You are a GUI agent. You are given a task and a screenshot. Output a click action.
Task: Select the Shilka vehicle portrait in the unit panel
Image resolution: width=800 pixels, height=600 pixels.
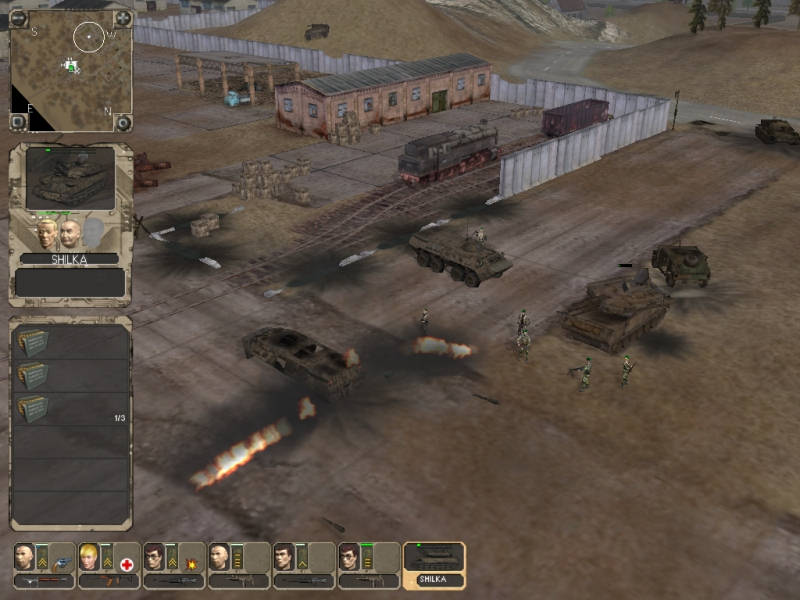click(70, 178)
